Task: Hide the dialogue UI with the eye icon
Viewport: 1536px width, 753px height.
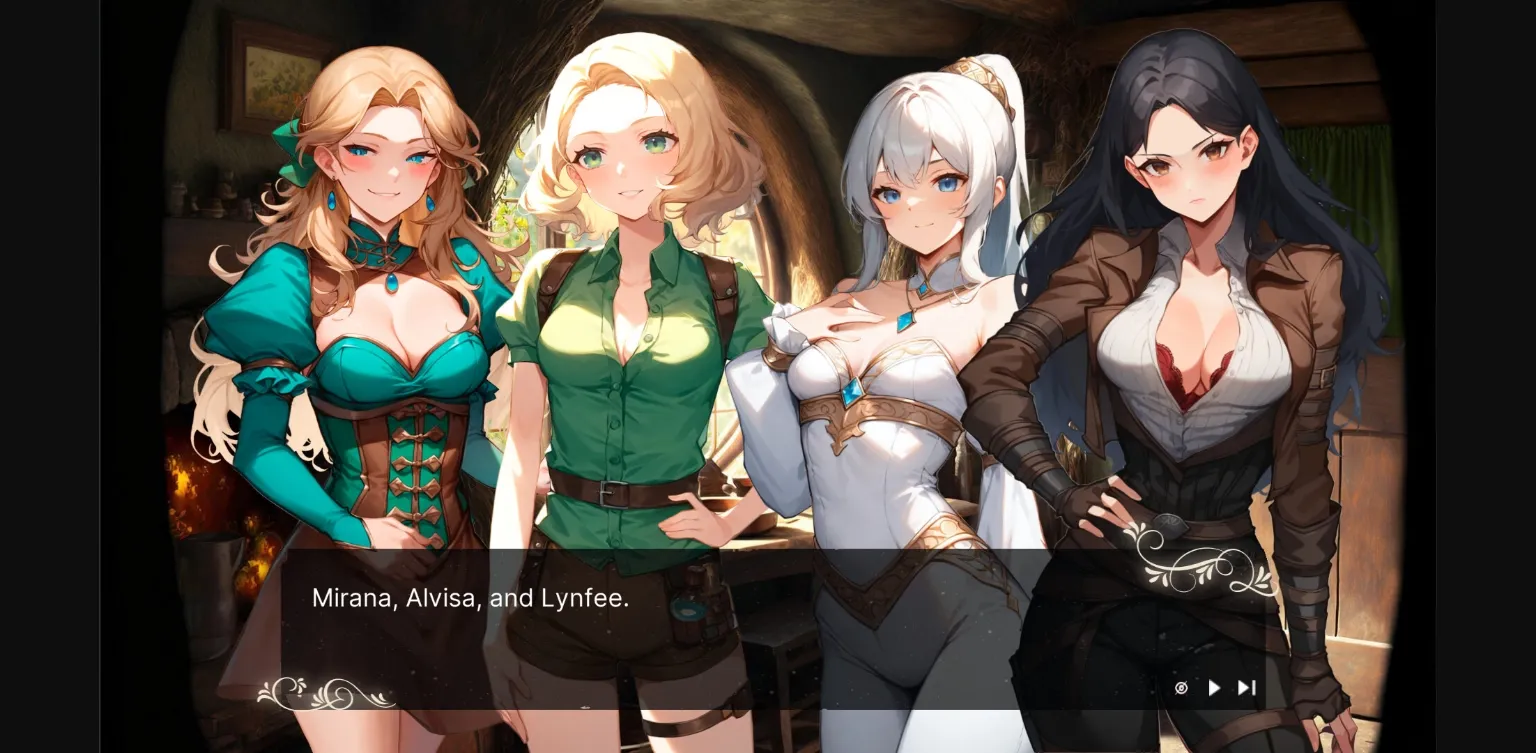Action: click(x=1181, y=688)
